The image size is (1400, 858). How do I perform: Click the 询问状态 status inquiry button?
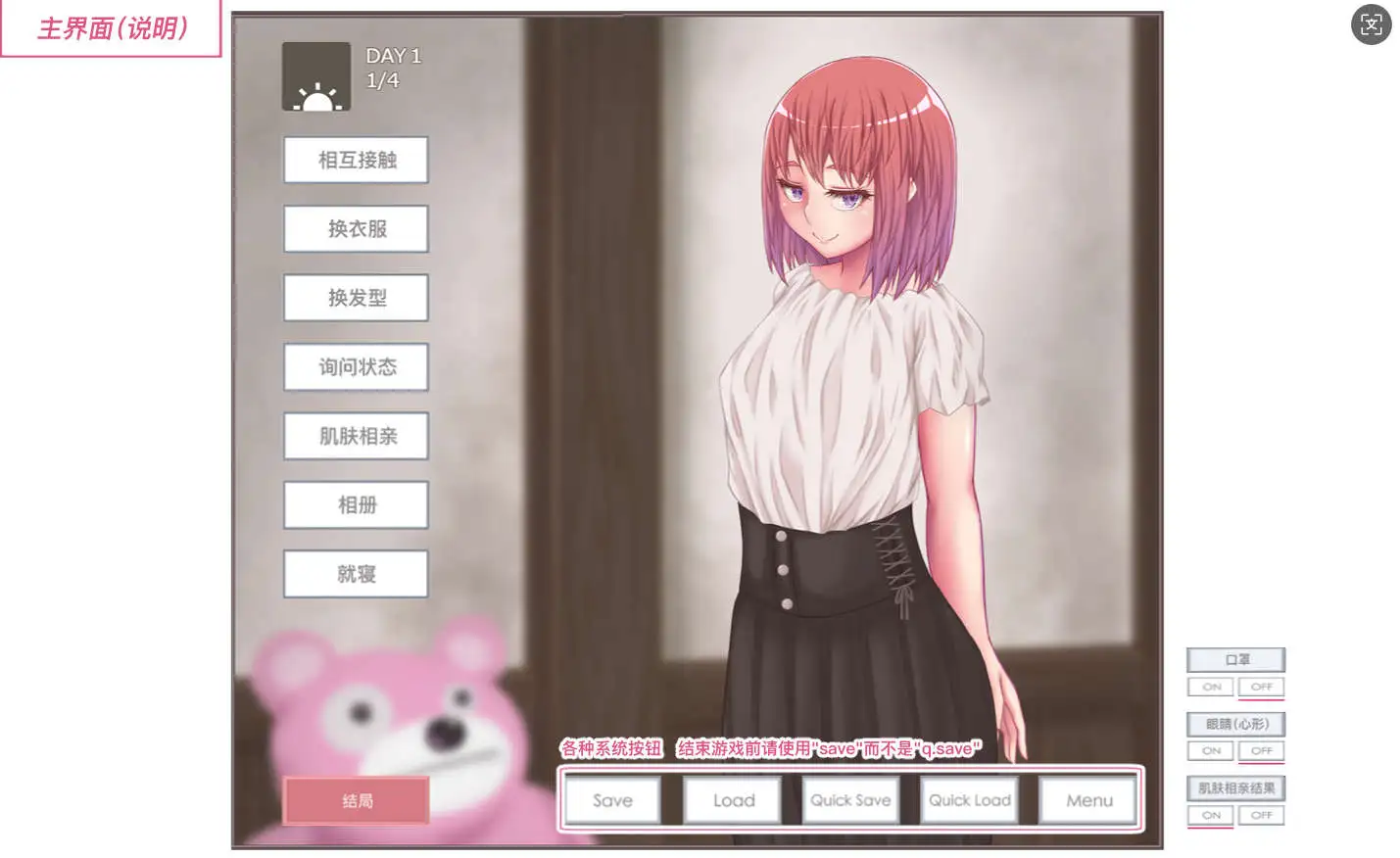click(x=355, y=366)
